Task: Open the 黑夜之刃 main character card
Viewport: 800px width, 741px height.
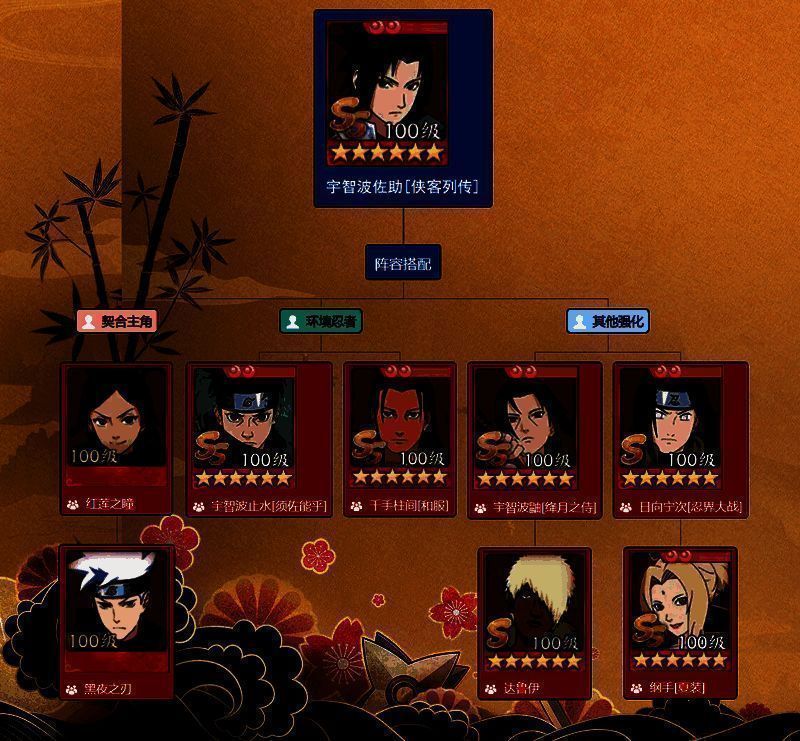Action: (116, 621)
